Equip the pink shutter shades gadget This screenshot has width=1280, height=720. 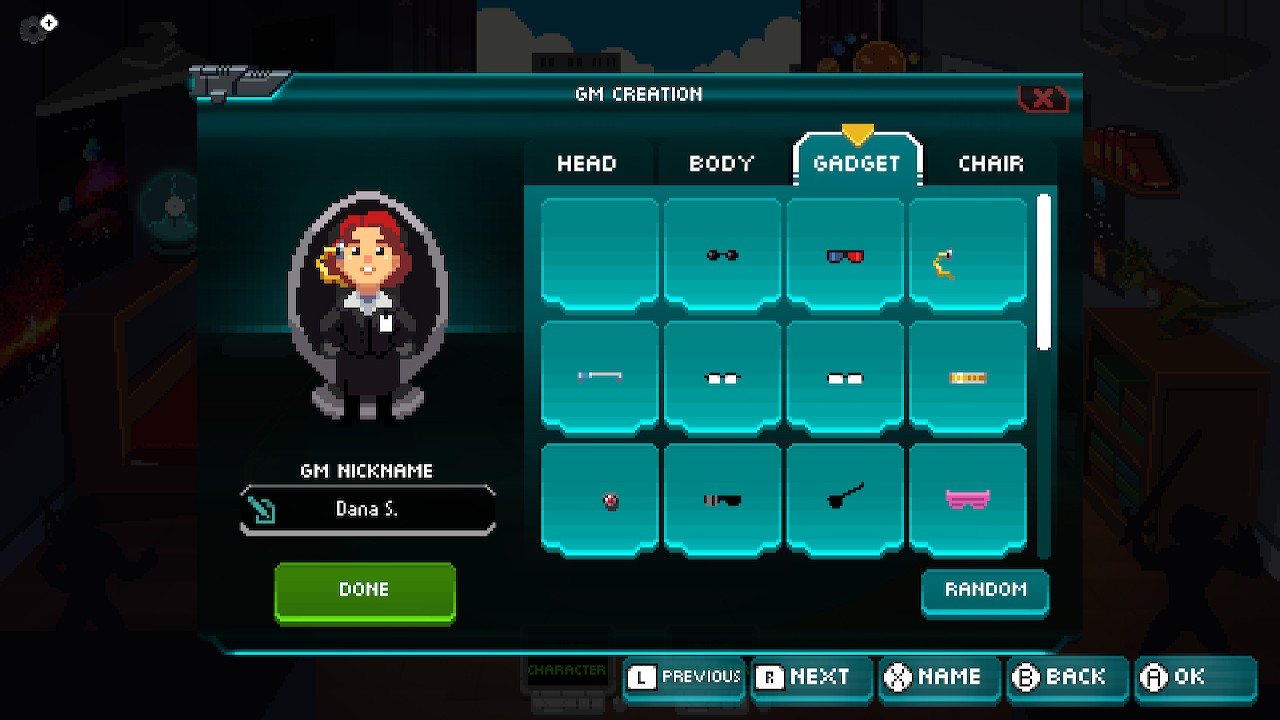968,497
